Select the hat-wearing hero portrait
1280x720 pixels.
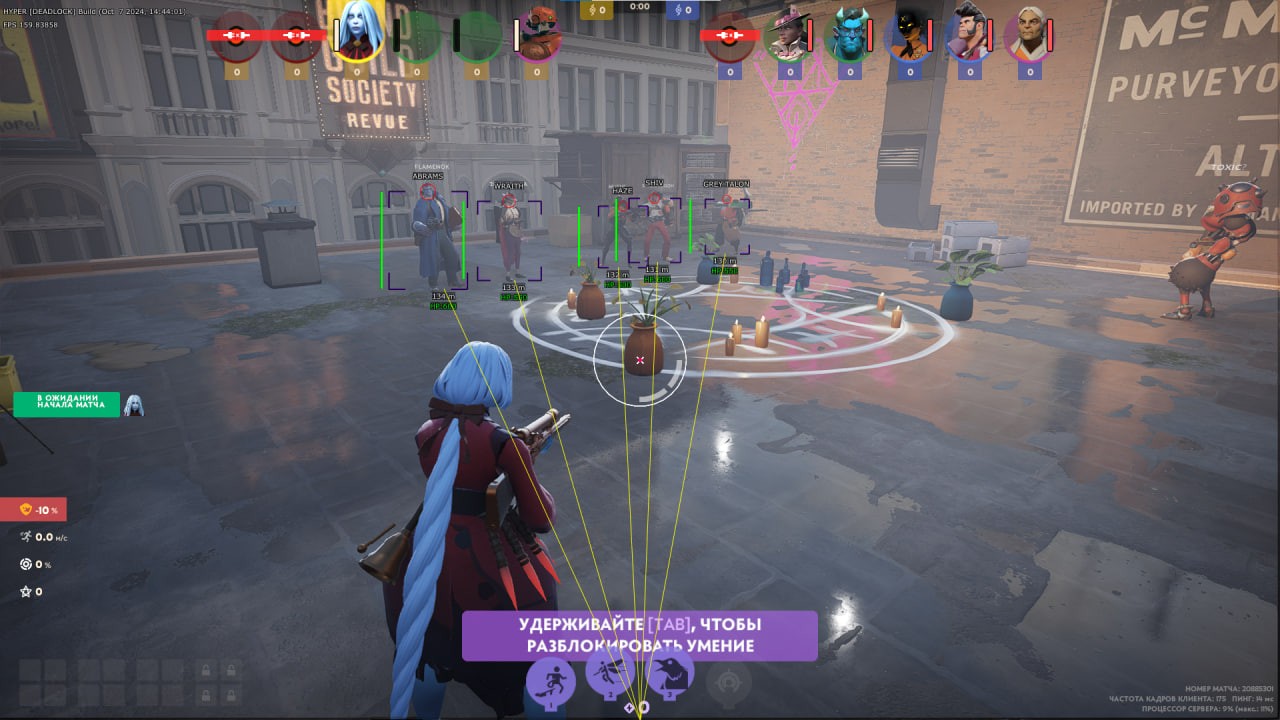click(788, 36)
